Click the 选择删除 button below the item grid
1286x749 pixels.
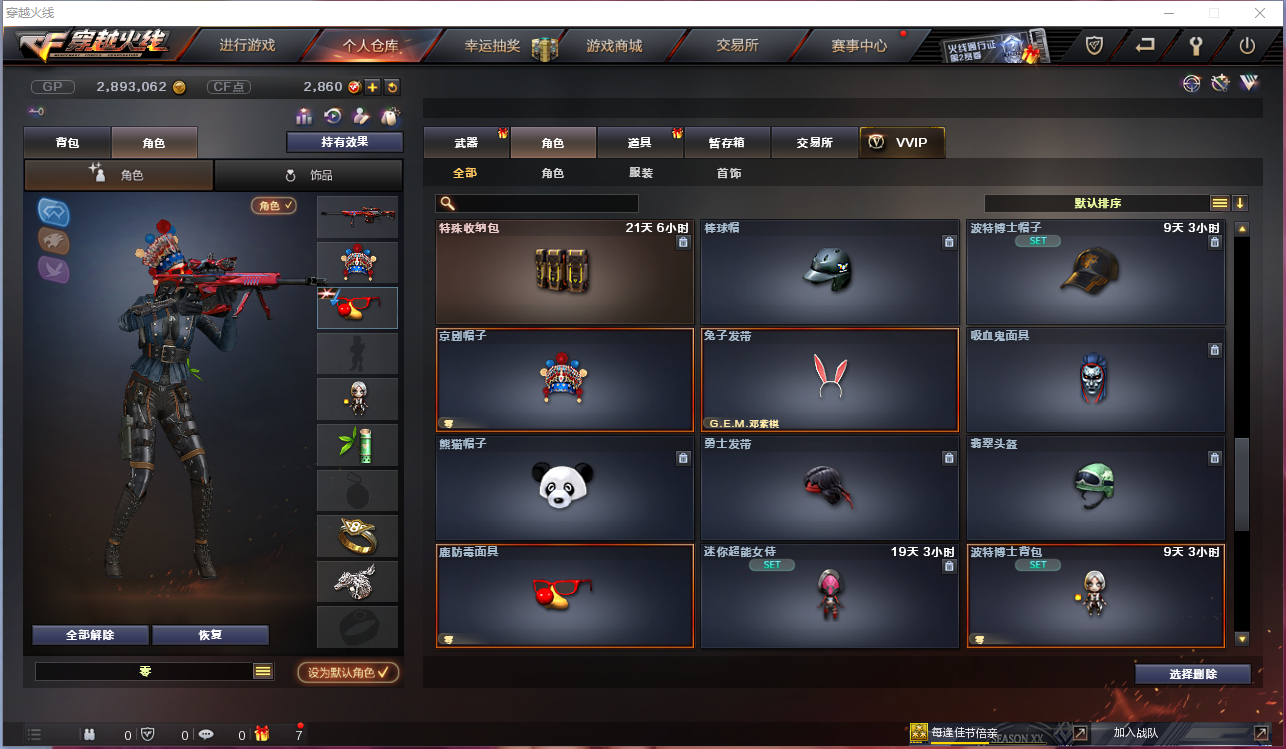coord(1192,673)
